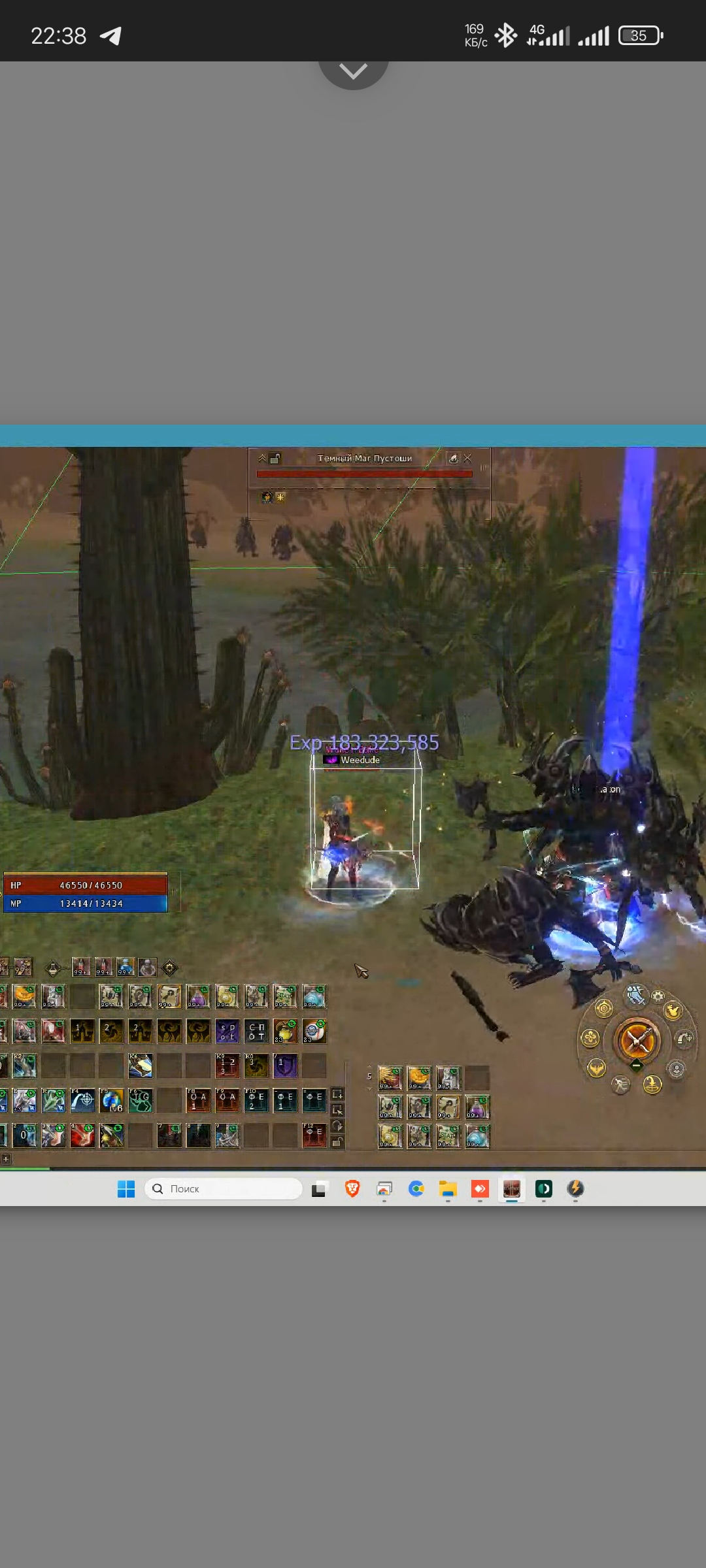This screenshot has height=1568, width=706.
Task: Use the red fist skill in bottom row
Action: 82,1135
